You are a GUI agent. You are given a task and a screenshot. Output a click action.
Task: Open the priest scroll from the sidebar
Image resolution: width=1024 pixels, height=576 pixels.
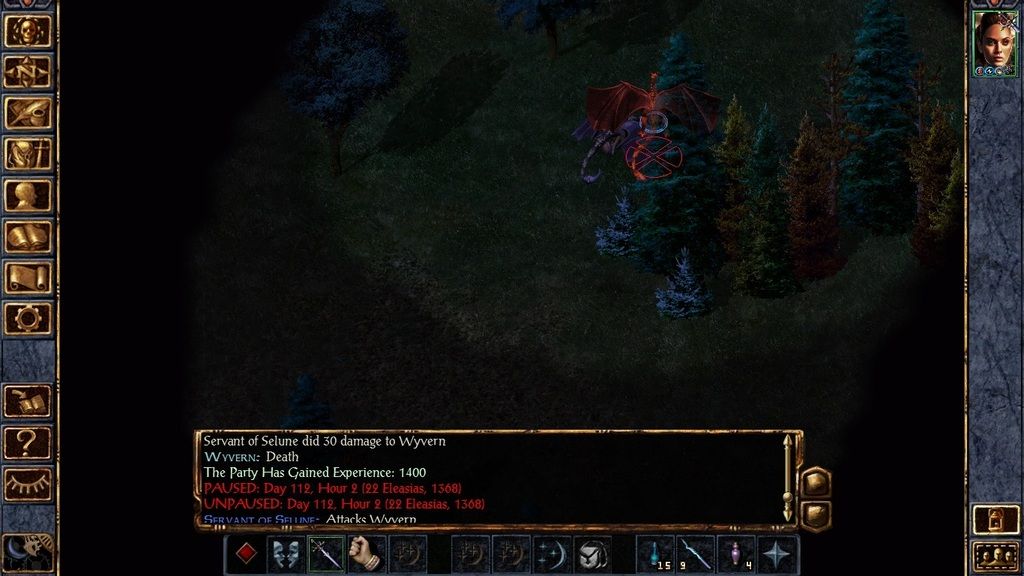(28, 277)
